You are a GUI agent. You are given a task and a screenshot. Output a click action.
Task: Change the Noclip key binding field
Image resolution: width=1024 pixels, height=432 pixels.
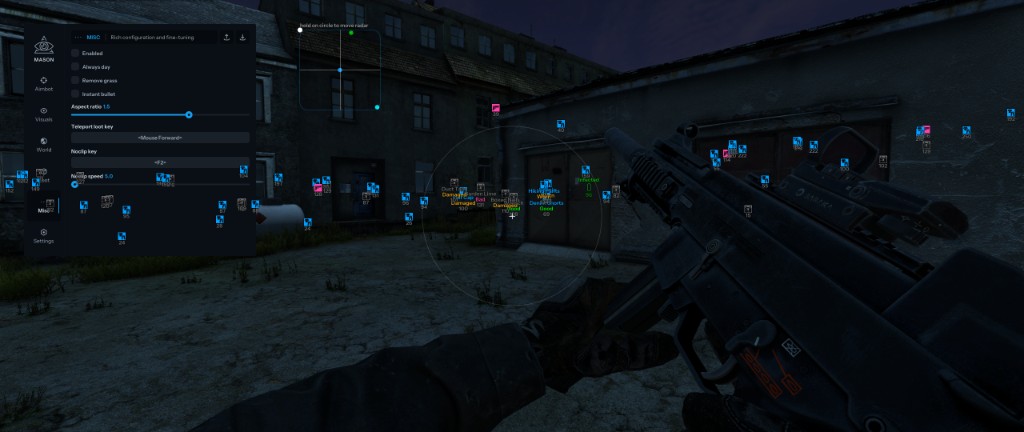point(160,161)
